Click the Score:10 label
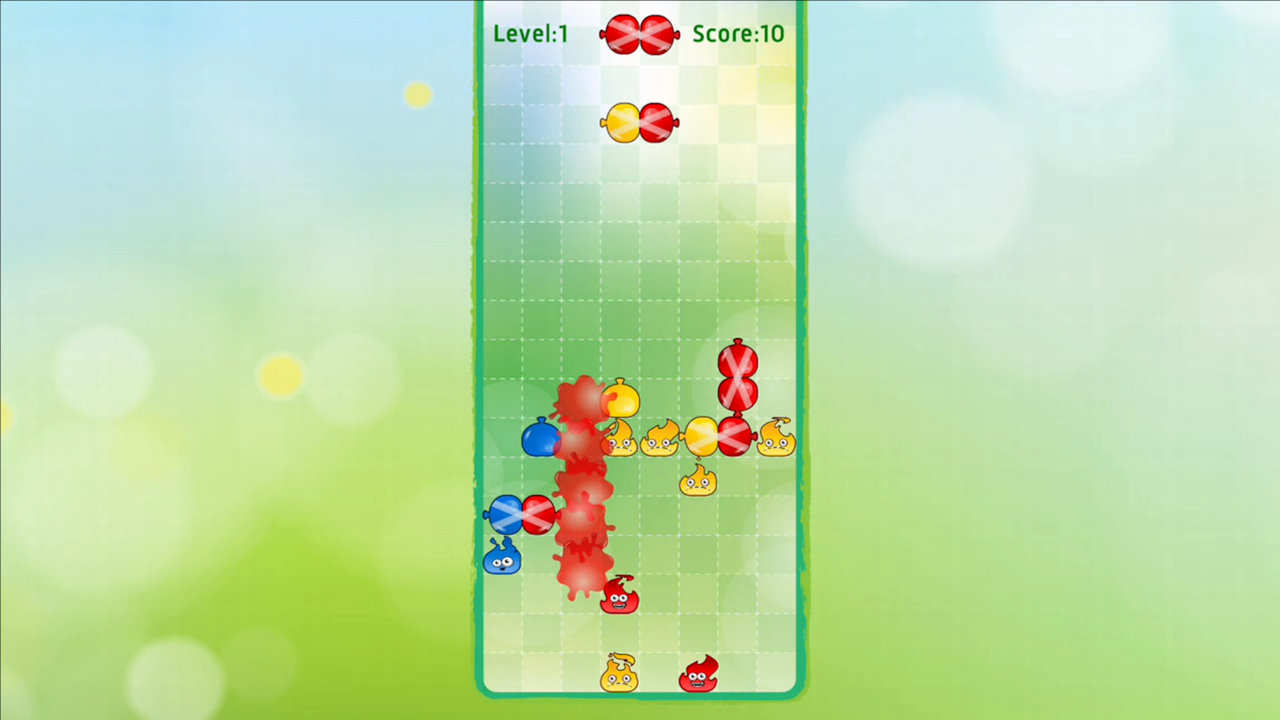1280x720 pixels. pos(738,33)
